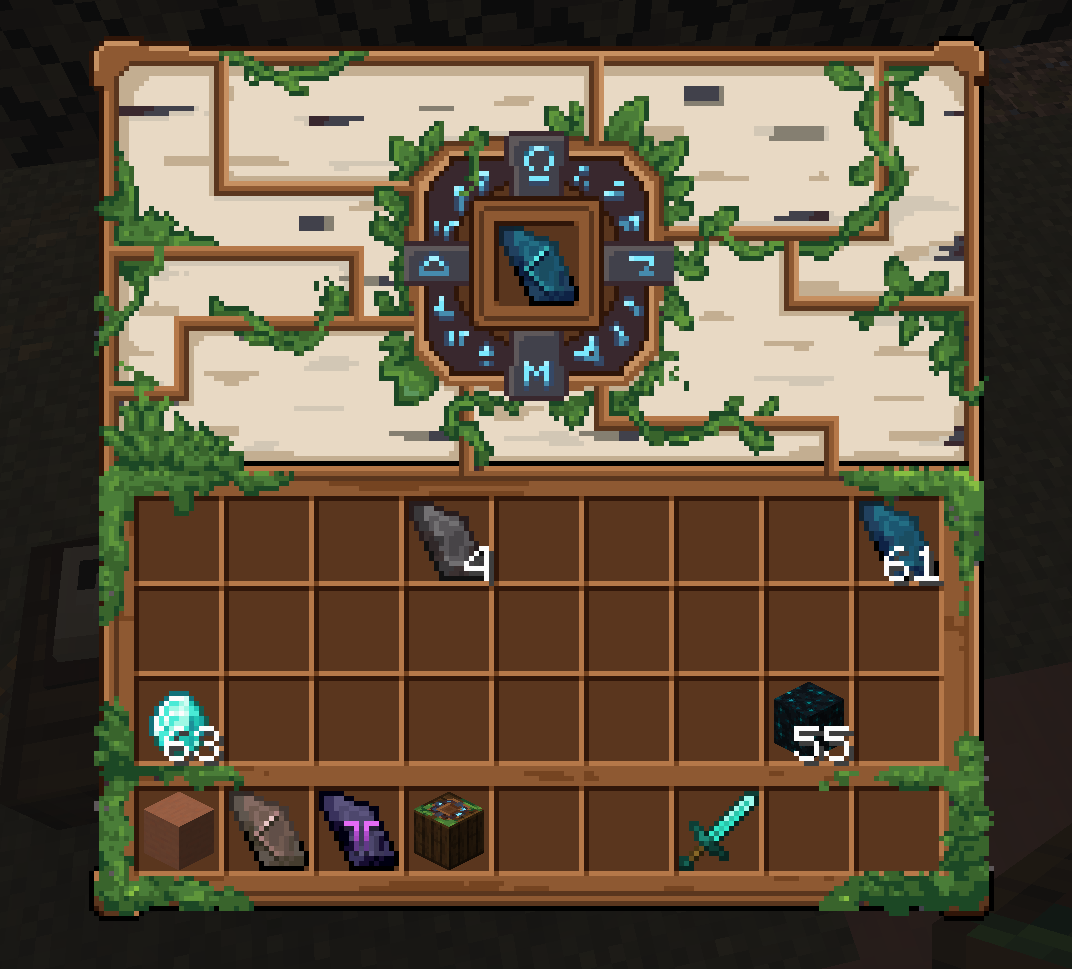Pick the mossy wooden block in hotbar

(449, 830)
